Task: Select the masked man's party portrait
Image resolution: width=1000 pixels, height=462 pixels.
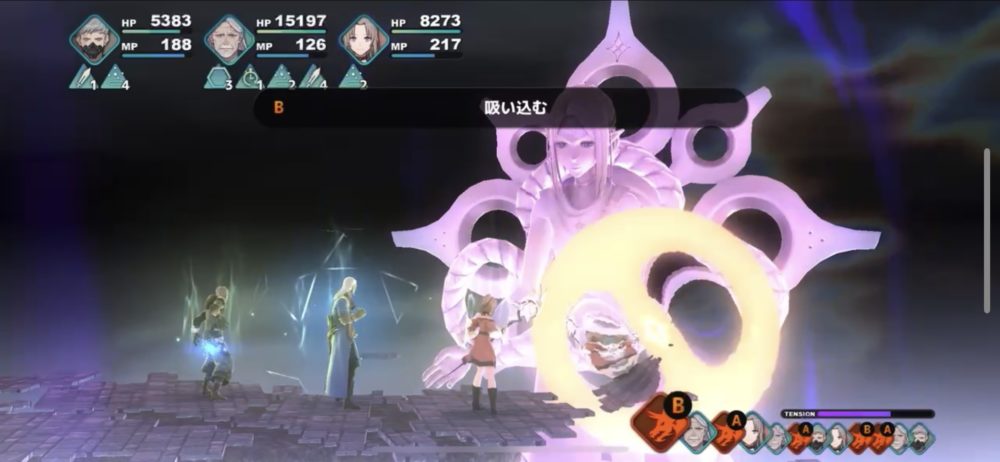Action: pyautogui.click(x=95, y=40)
